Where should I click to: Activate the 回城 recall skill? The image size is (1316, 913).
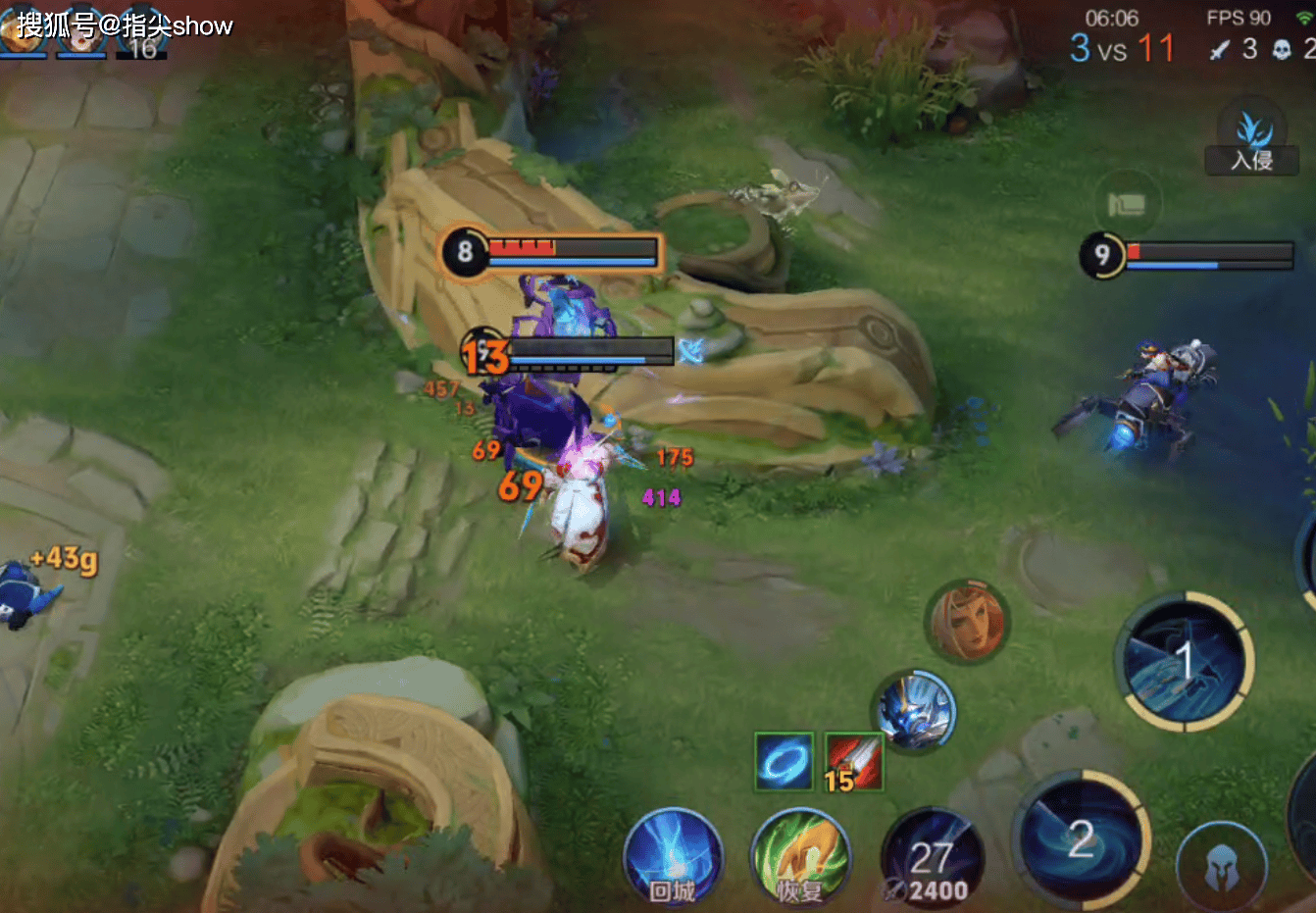tap(673, 856)
